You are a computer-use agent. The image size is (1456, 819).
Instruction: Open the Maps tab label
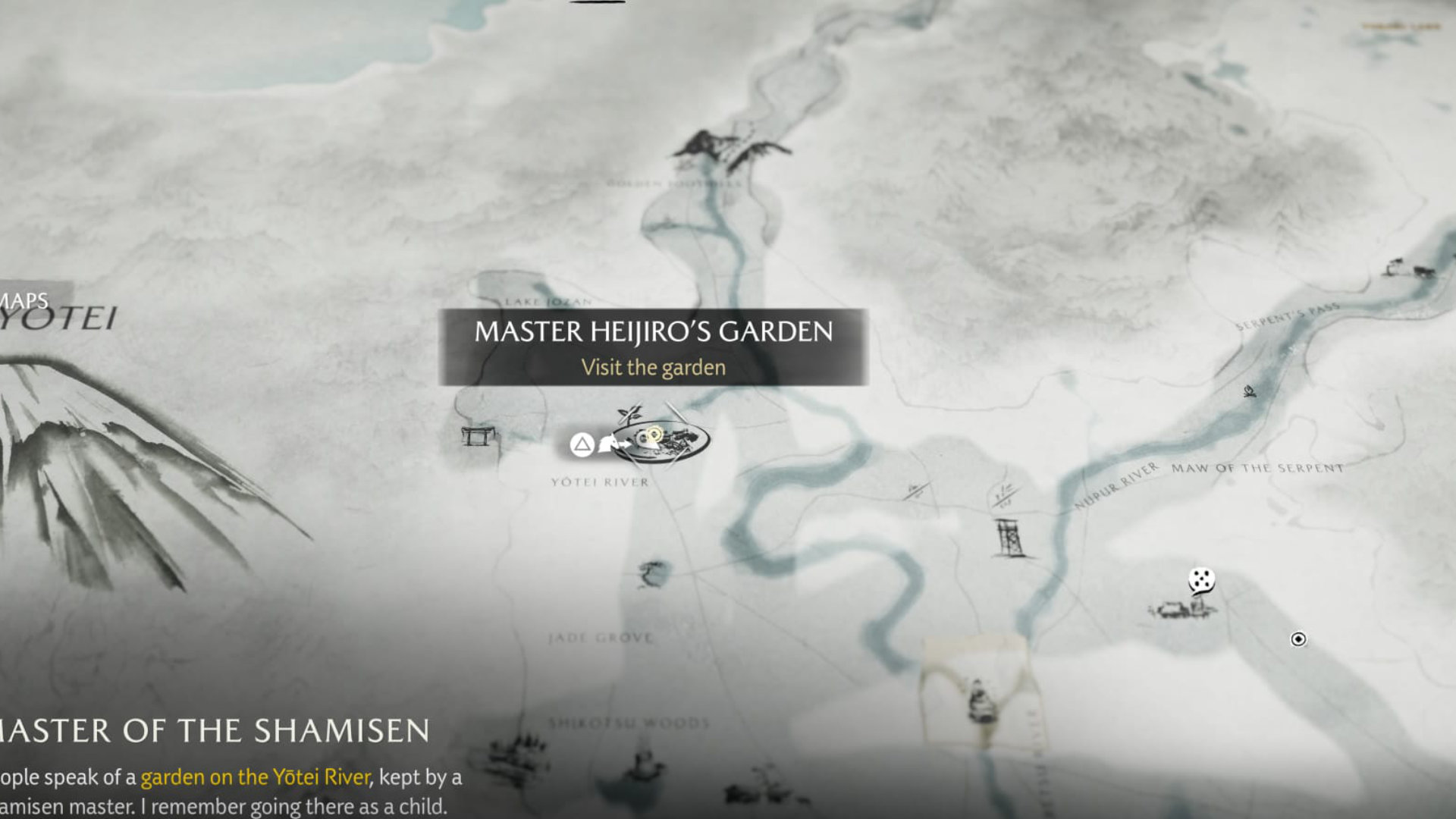[x=26, y=301]
